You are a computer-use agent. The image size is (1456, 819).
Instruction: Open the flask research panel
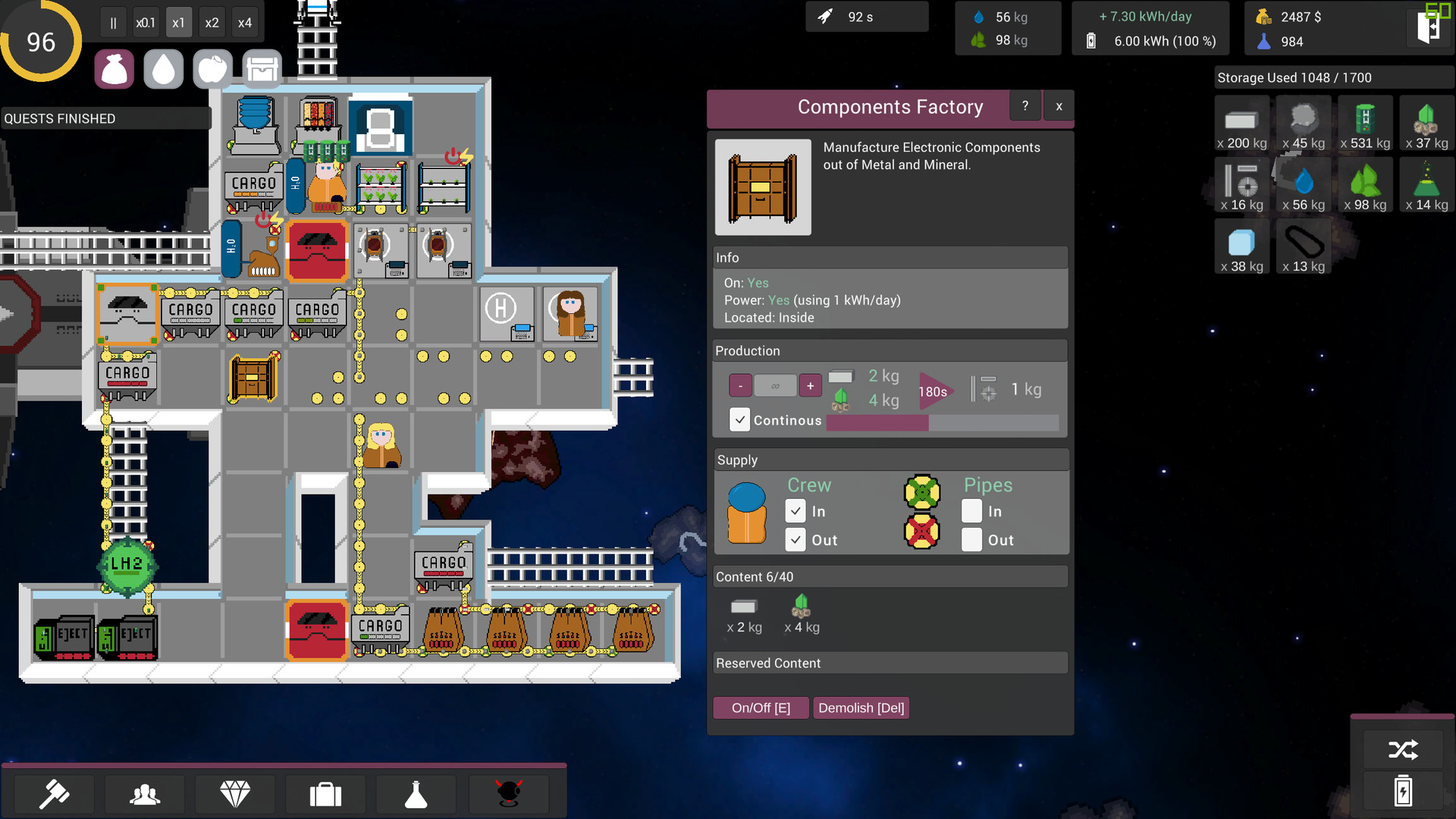[x=416, y=794]
